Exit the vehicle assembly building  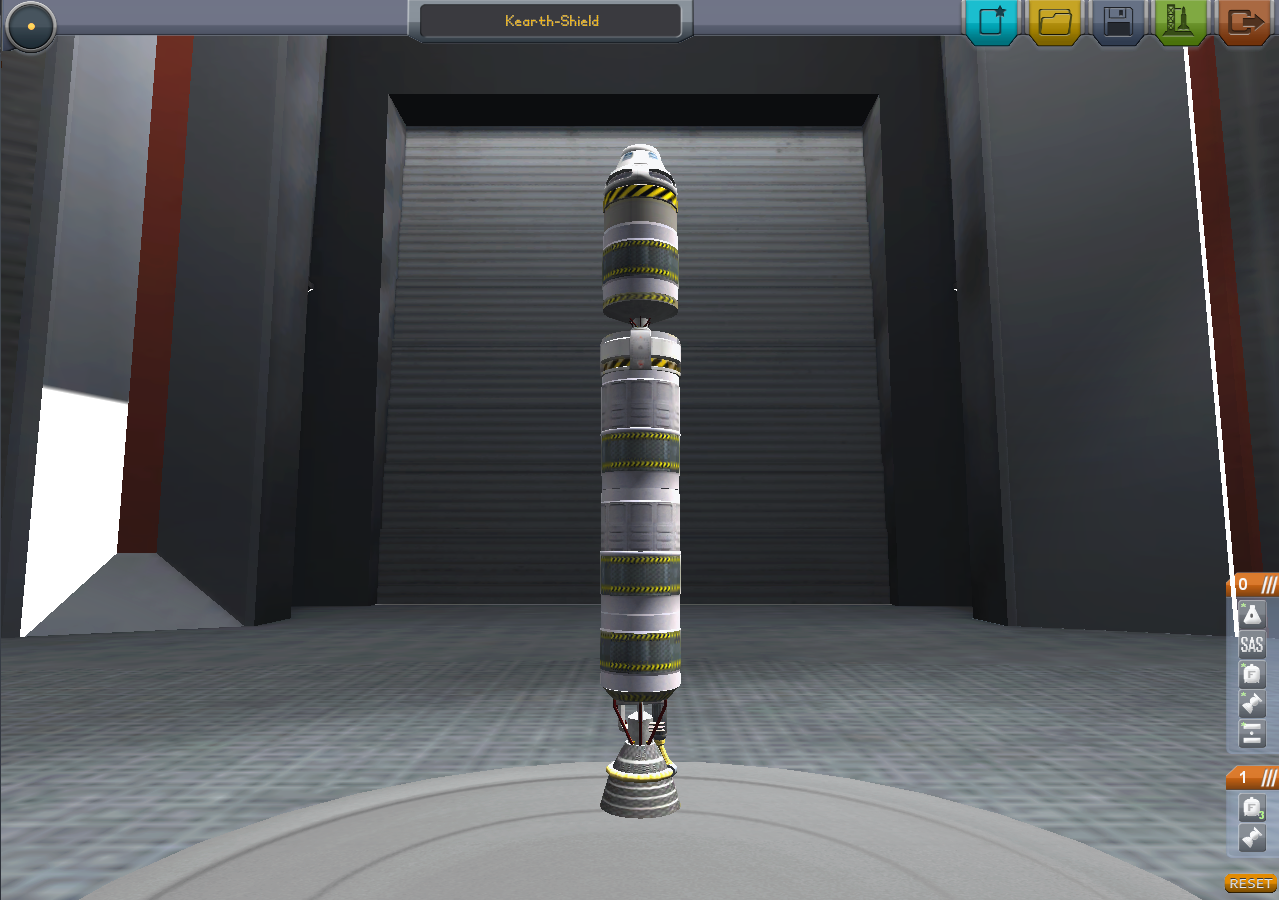(x=1245, y=22)
